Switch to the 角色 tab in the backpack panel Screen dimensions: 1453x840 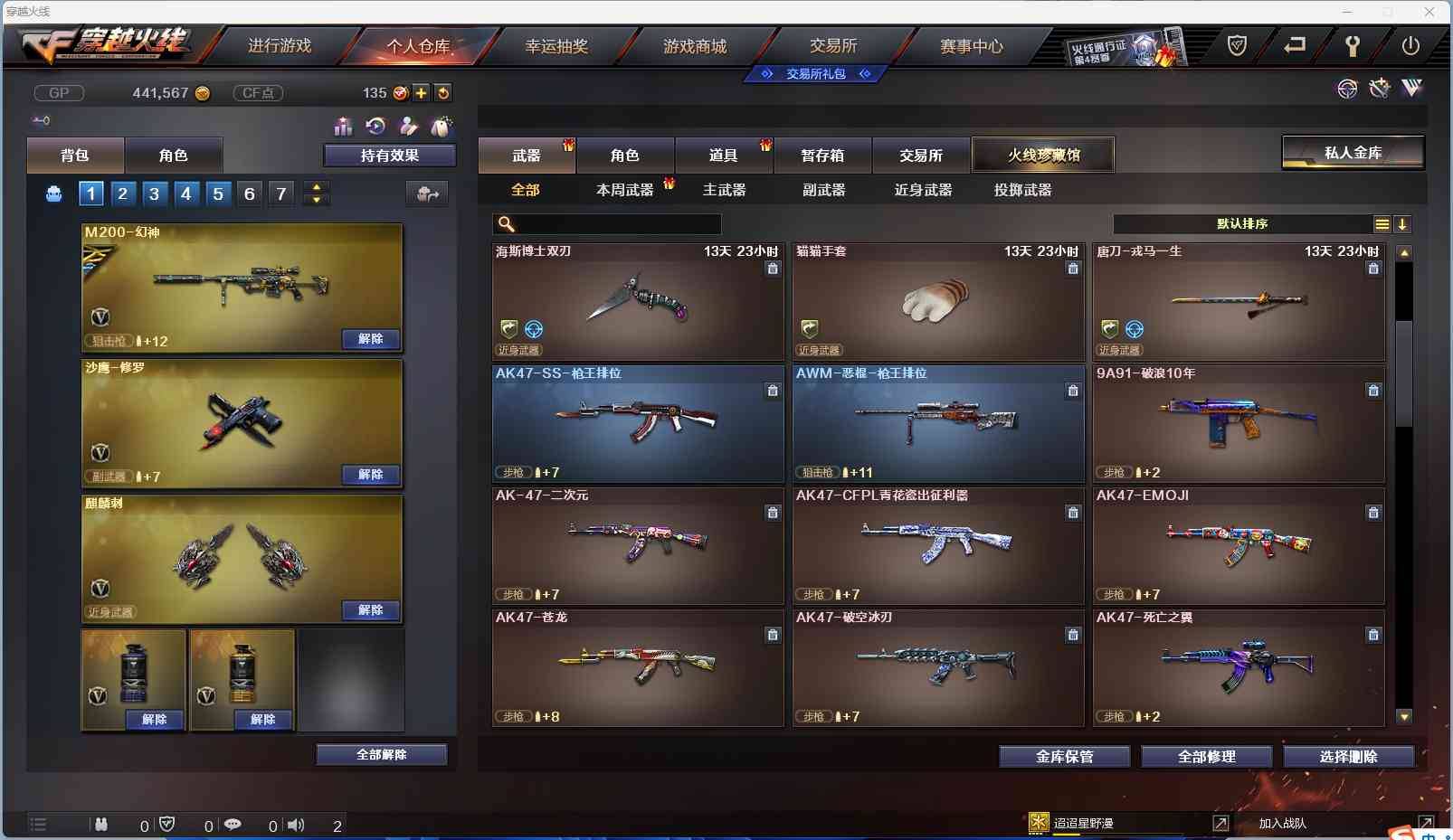tap(174, 155)
